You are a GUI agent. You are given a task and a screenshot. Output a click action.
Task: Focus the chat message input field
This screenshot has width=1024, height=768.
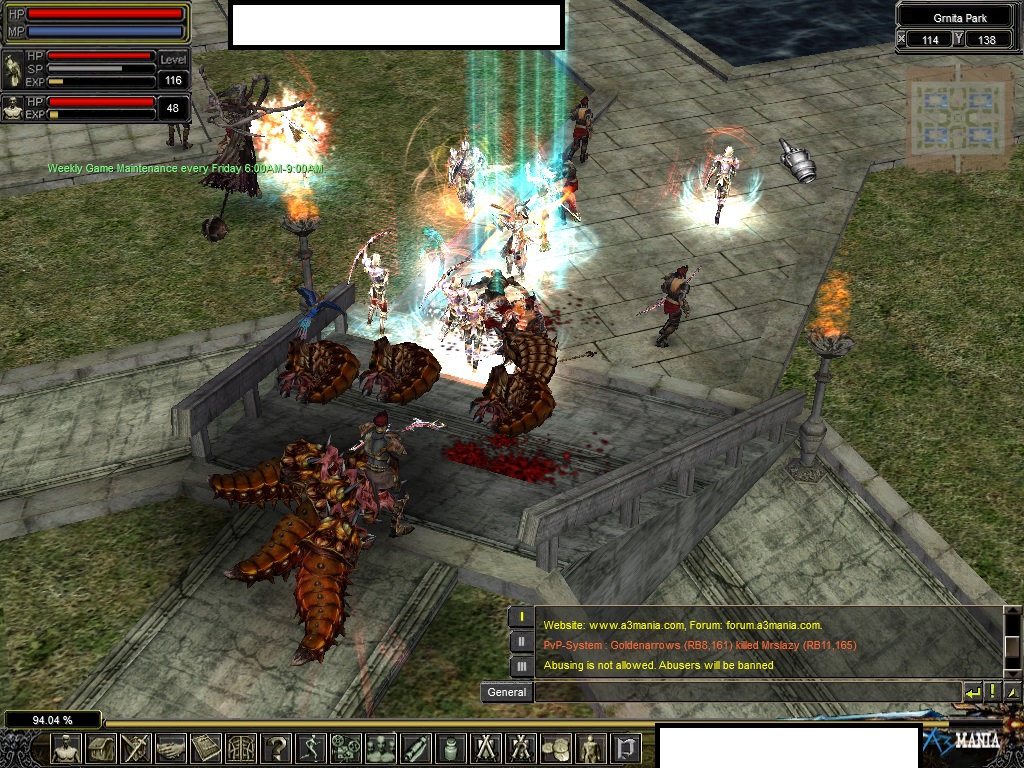pos(747,692)
